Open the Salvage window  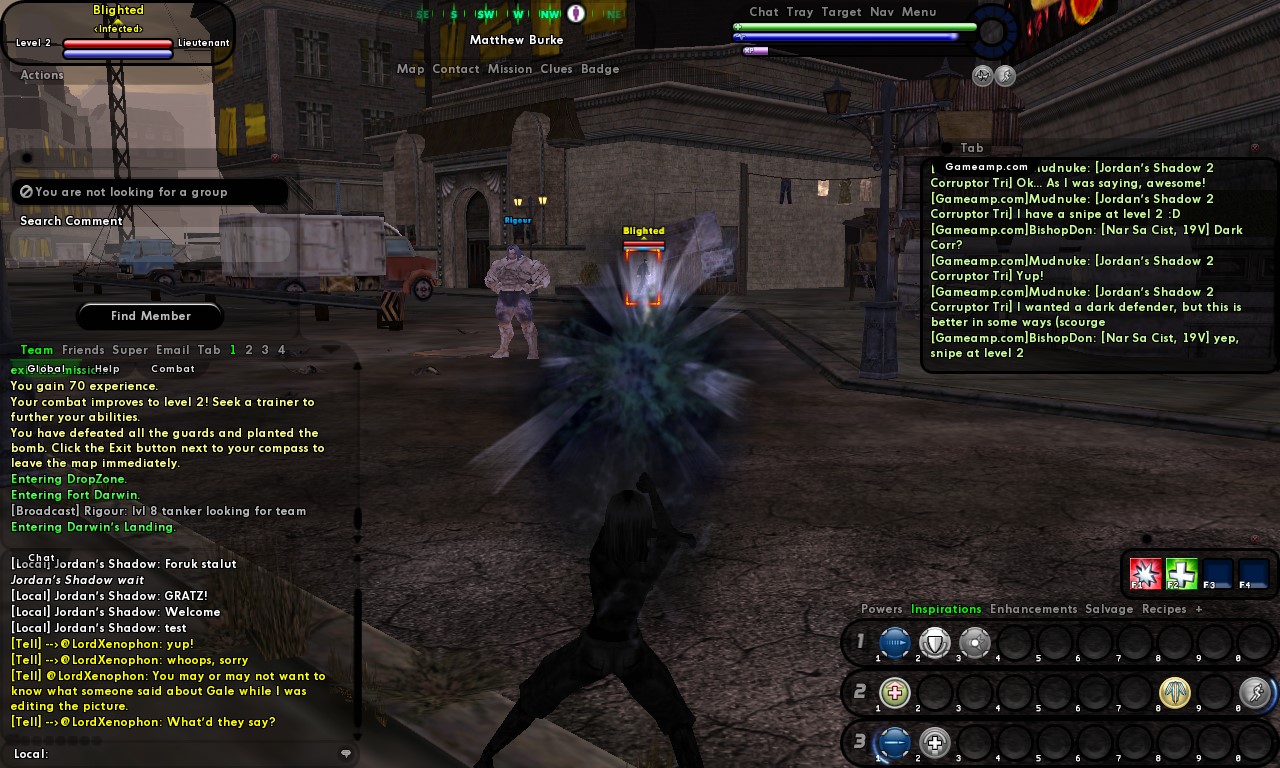coord(1109,609)
